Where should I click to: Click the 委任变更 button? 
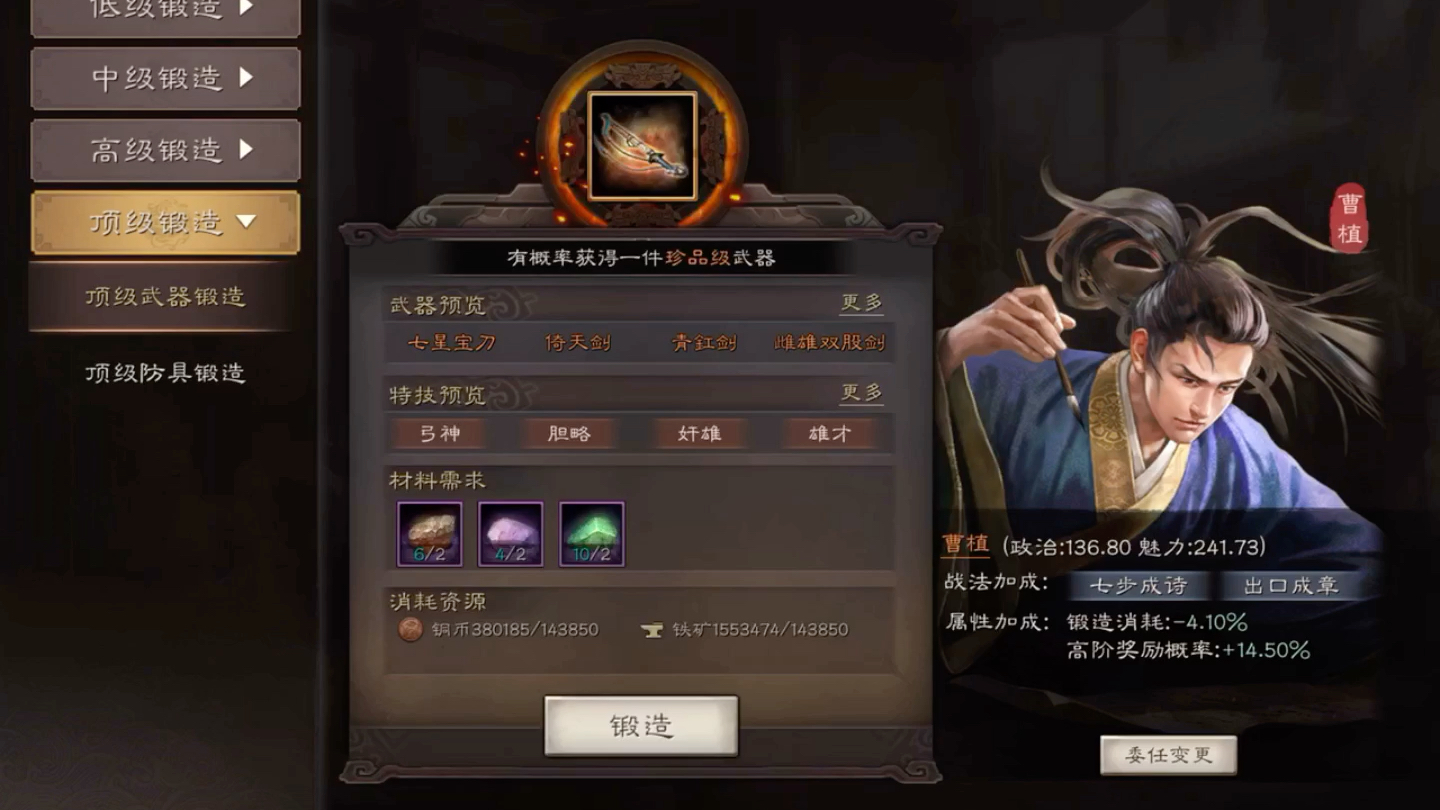(1169, 757)
